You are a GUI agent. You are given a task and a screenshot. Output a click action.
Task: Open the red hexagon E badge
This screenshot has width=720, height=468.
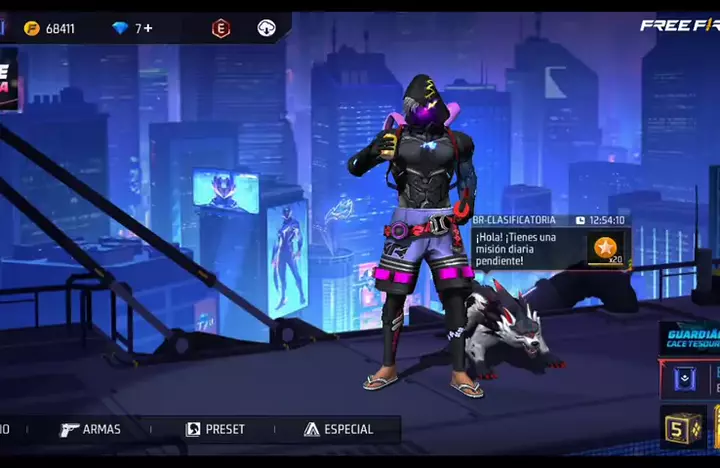221,28
